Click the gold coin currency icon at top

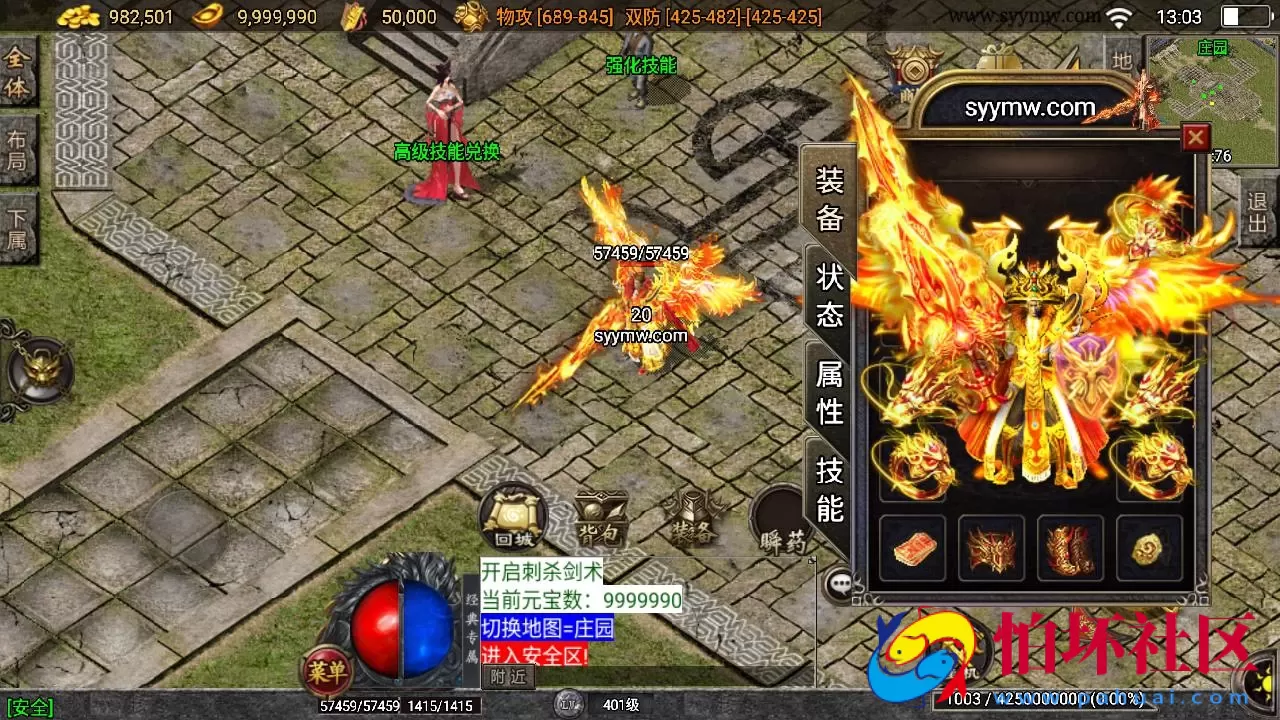tap(78, 16)
